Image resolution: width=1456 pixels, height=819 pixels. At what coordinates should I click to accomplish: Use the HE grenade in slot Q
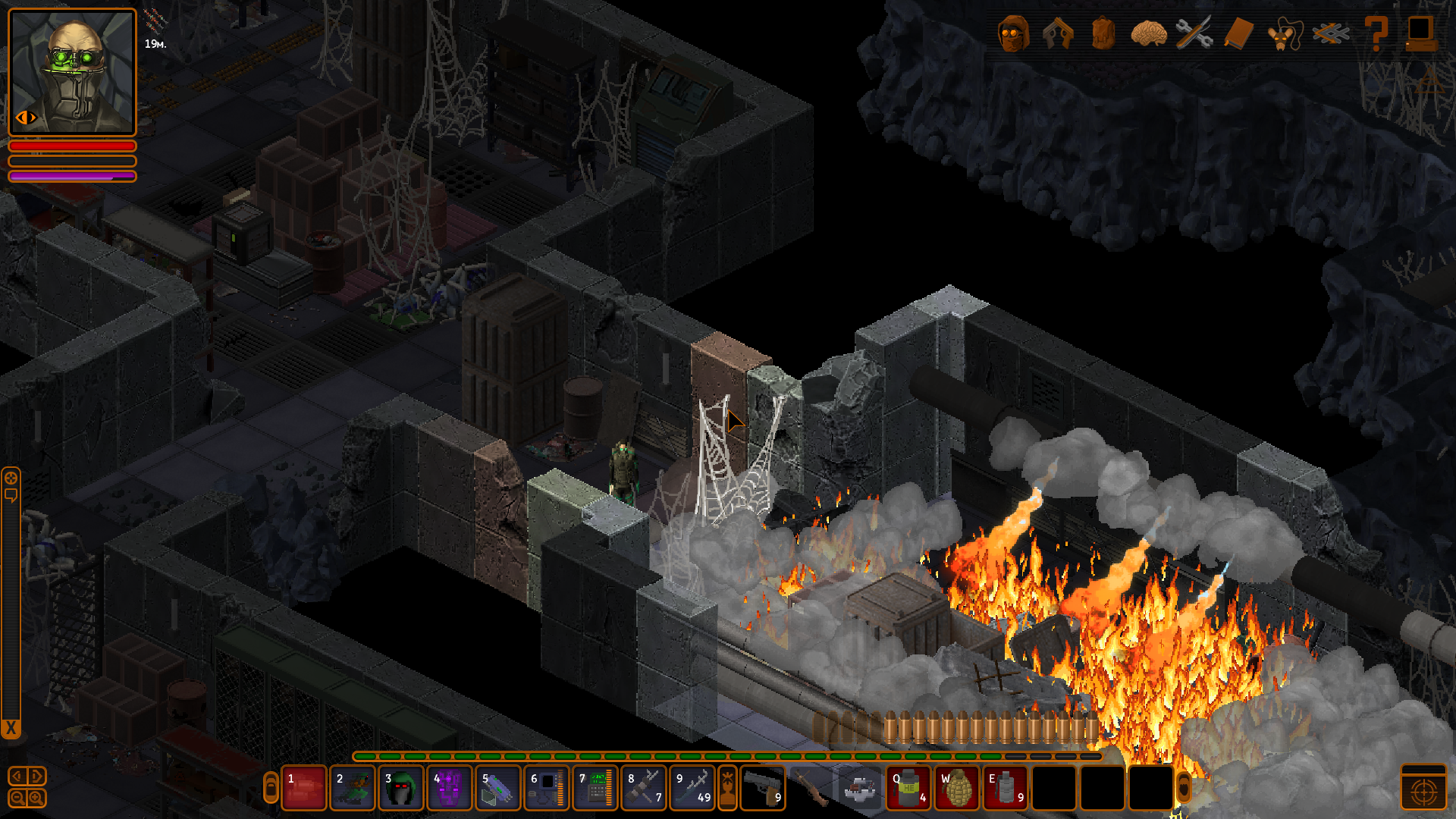(908, 789)
